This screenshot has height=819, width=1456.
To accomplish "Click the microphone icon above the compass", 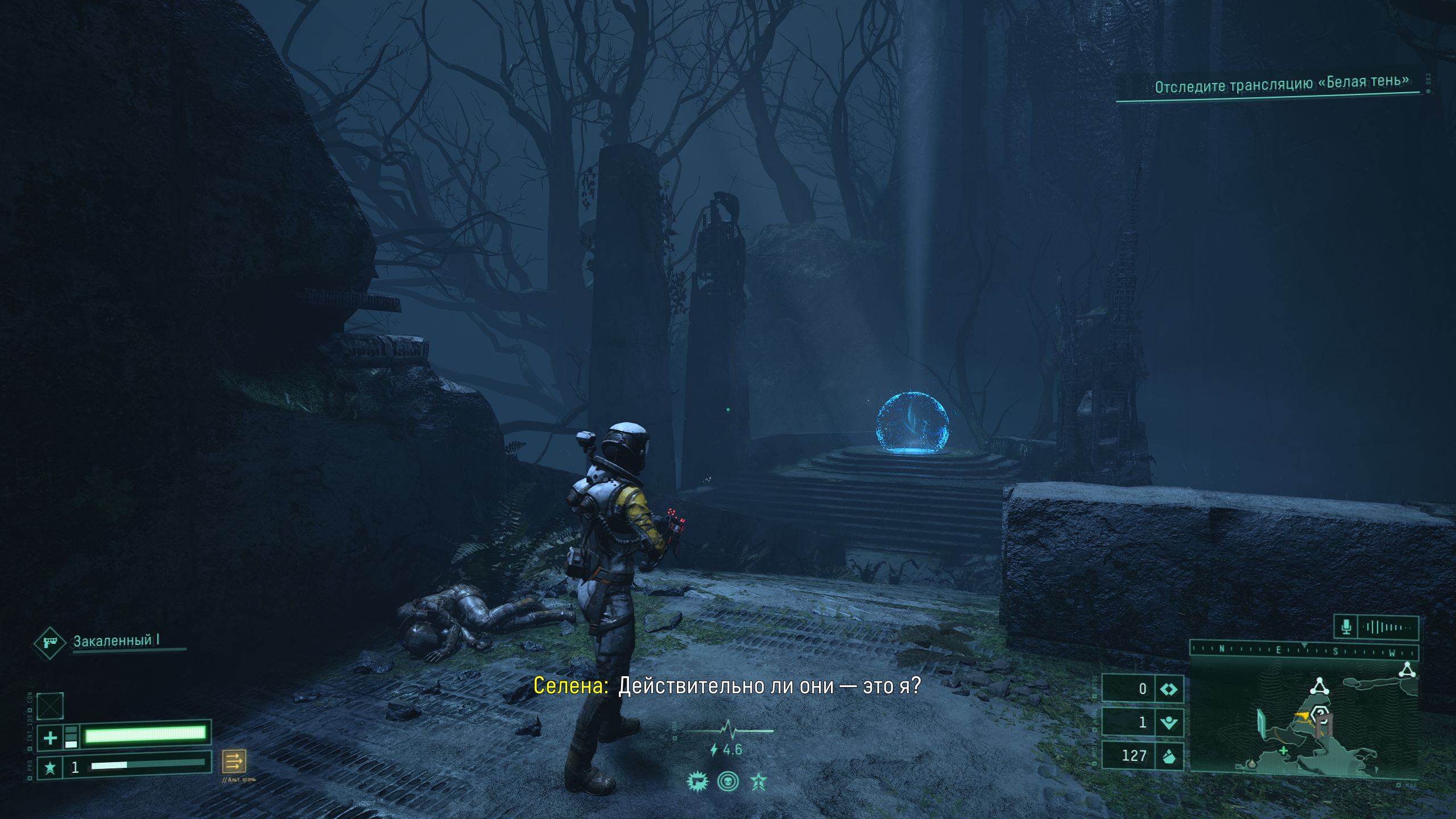I will [x=1346, y=627].
